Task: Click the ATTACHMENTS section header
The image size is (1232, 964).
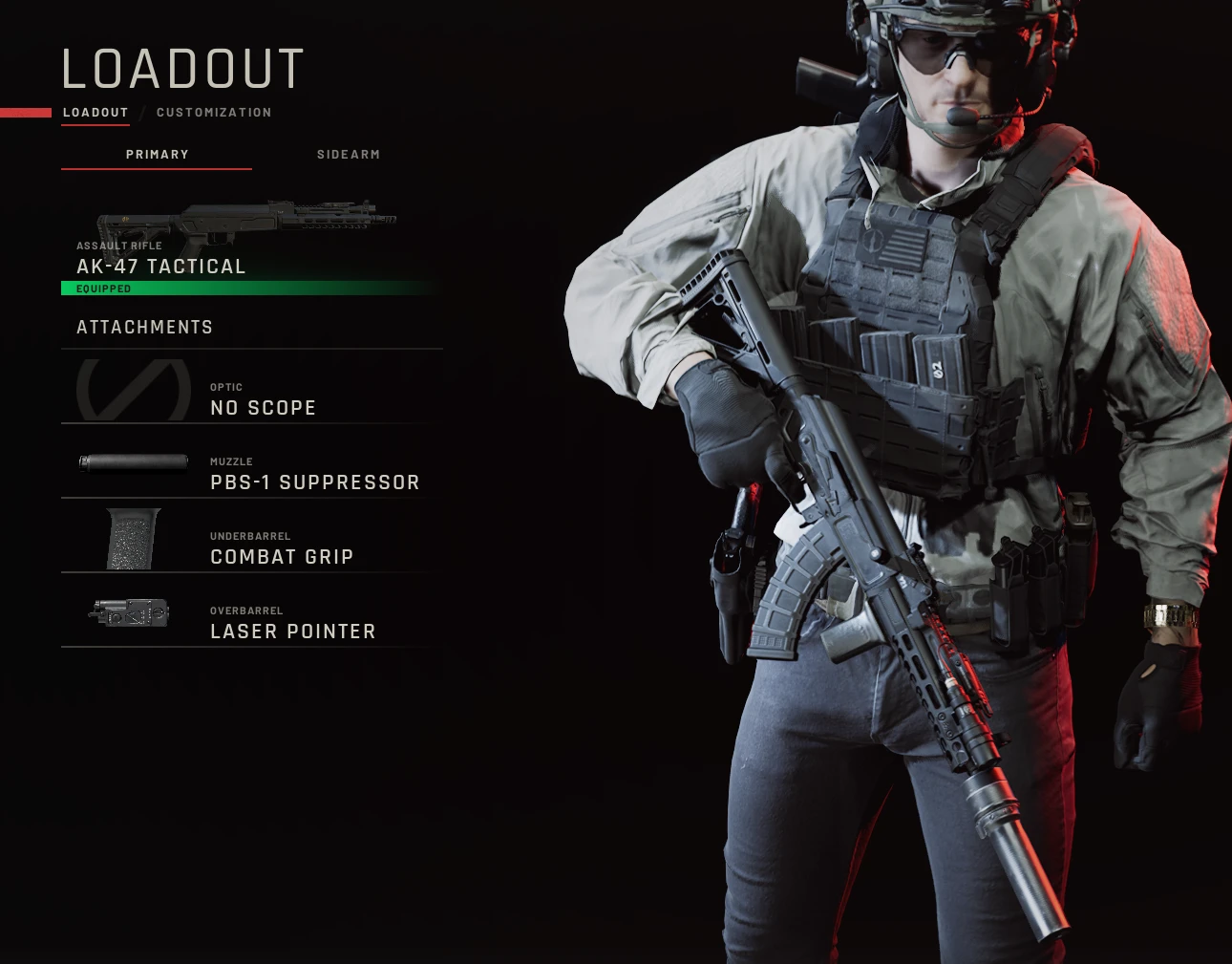Action: (x=145, y=327)
